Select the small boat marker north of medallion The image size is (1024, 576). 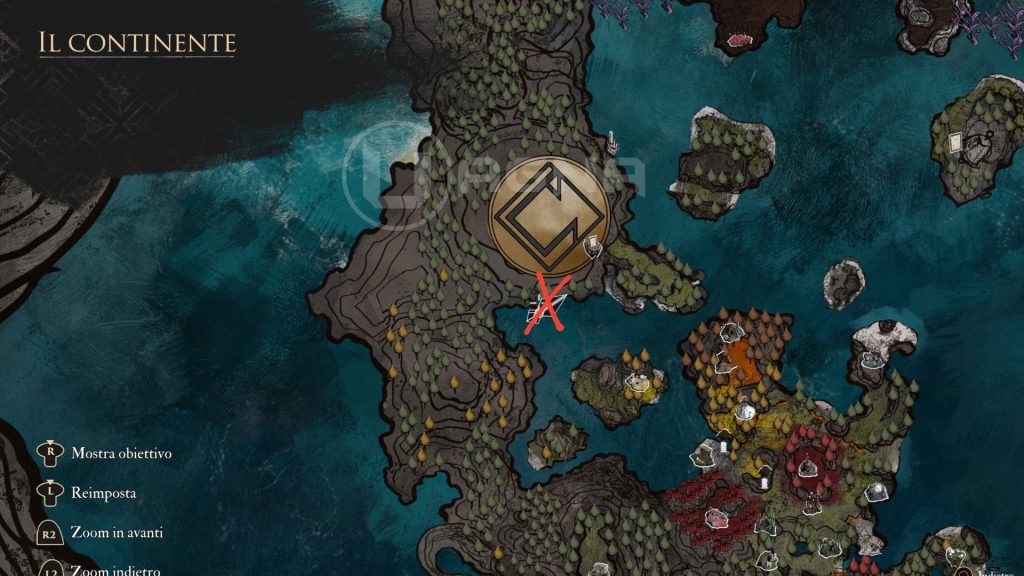pos(612,143)
